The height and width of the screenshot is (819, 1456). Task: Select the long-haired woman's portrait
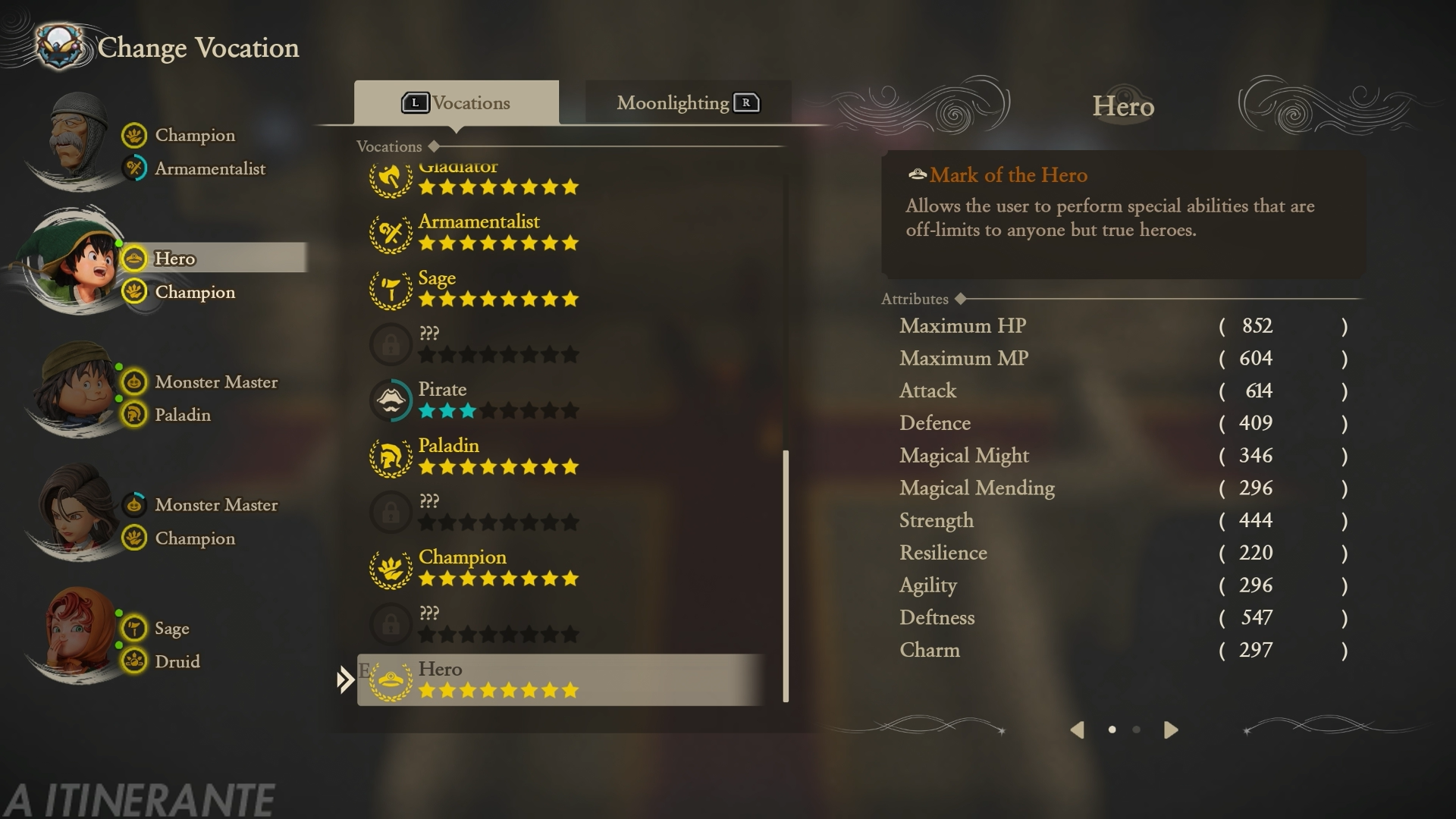(76, 513)
